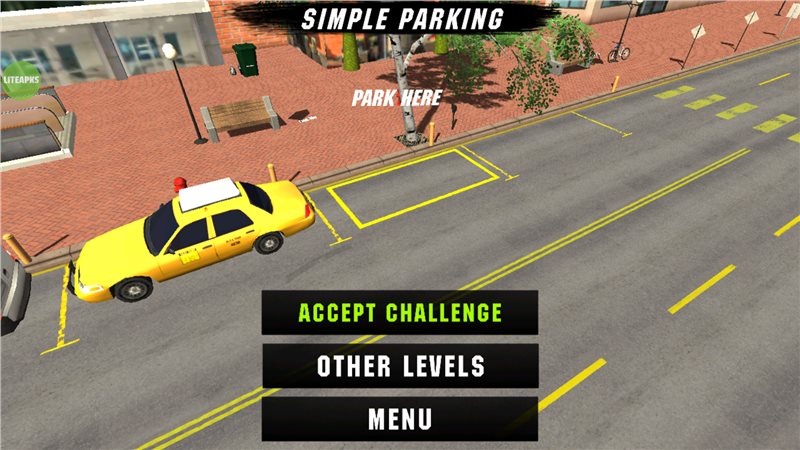The image size is (800, 450).
Task: Return to the Menu
Action: (x=400, y=419)
